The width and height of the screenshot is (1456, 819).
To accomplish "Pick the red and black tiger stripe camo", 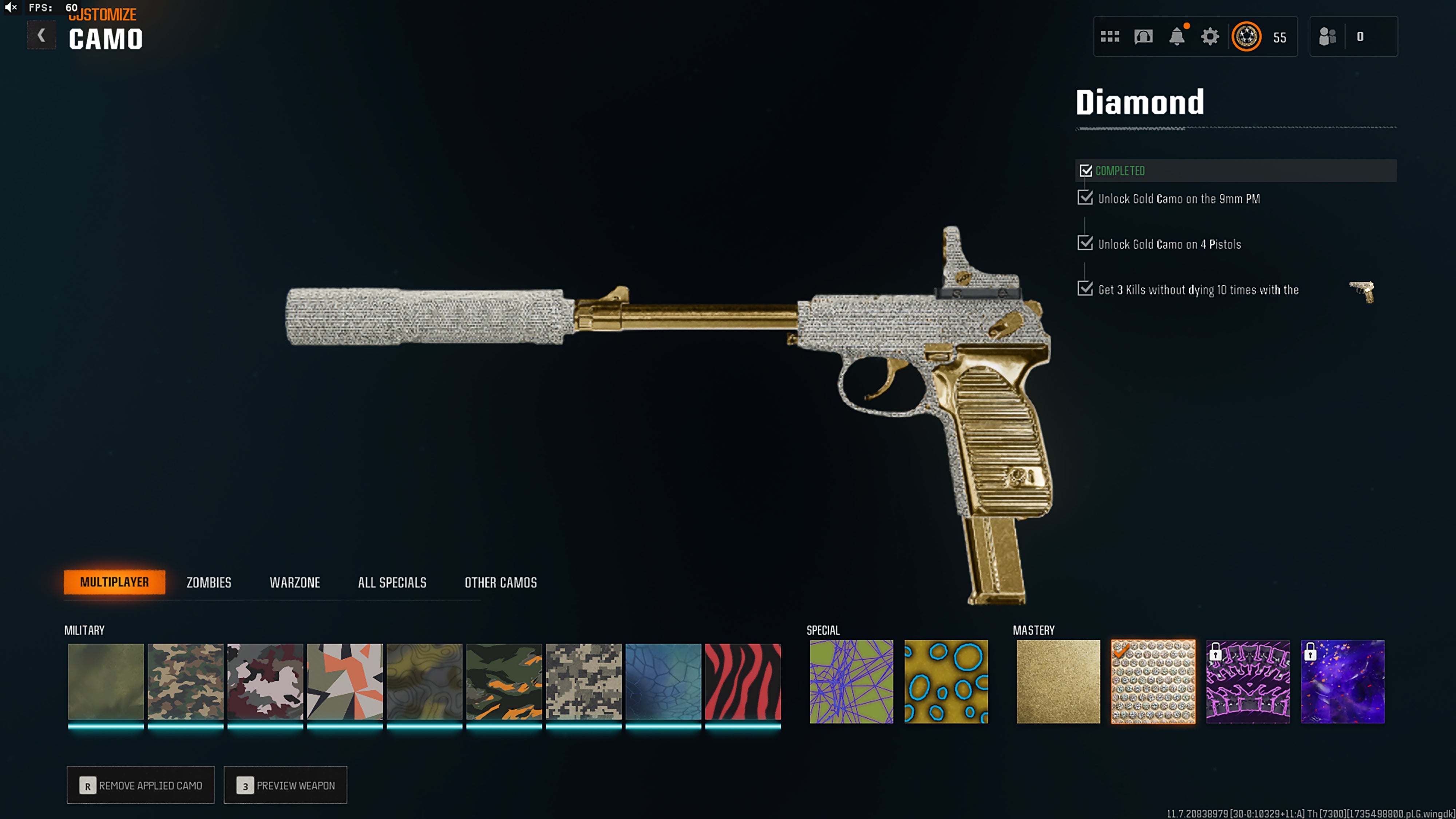I will tap(743, 681).
